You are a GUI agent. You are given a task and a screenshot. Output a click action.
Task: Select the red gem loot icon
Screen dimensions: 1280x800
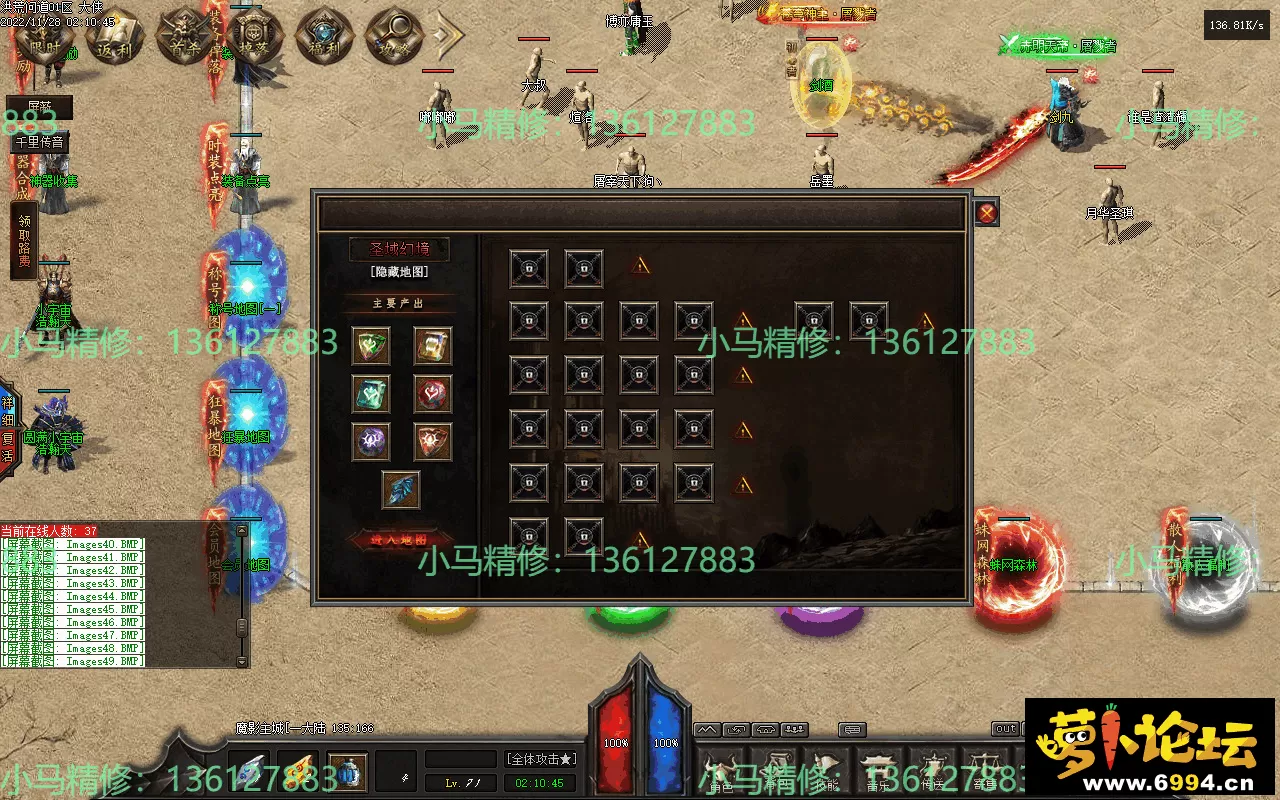pos(432,394)
